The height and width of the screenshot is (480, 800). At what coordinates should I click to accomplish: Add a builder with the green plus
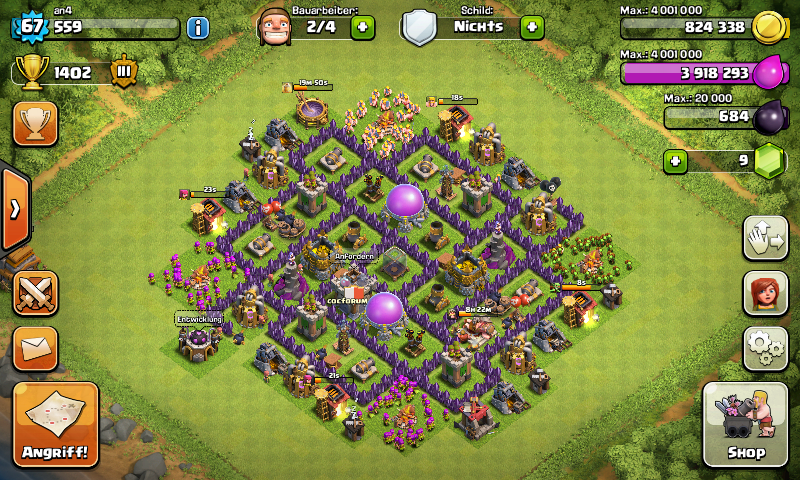pyautogui.click(x=362, y=27)
